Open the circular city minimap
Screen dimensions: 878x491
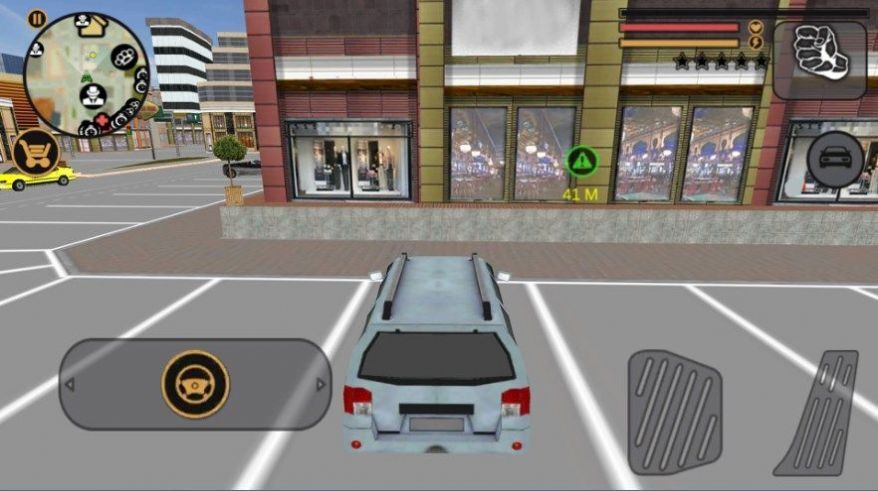click(86, 76)
